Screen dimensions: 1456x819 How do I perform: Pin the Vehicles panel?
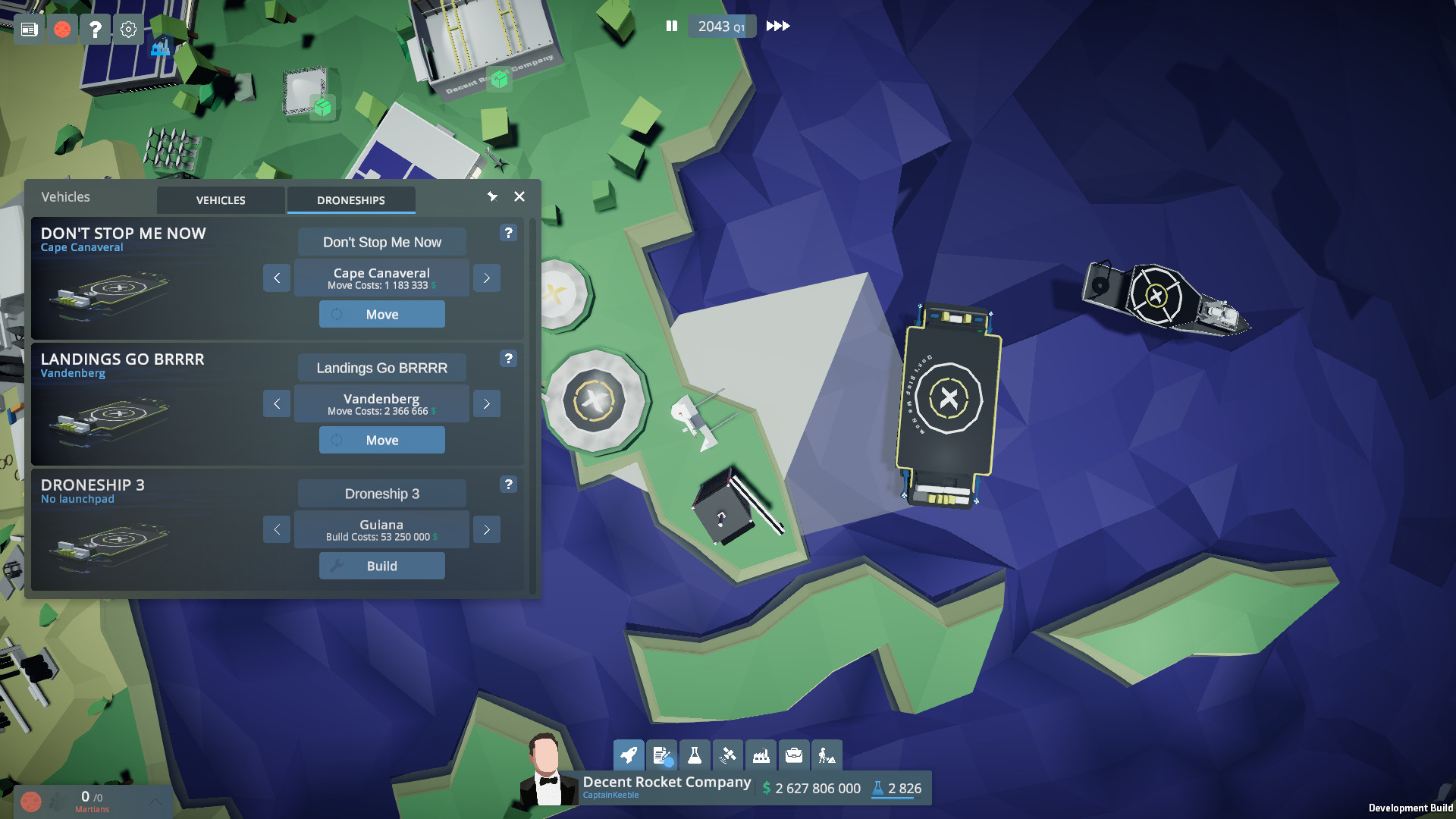pyautogui.click(x=493, y=196)
